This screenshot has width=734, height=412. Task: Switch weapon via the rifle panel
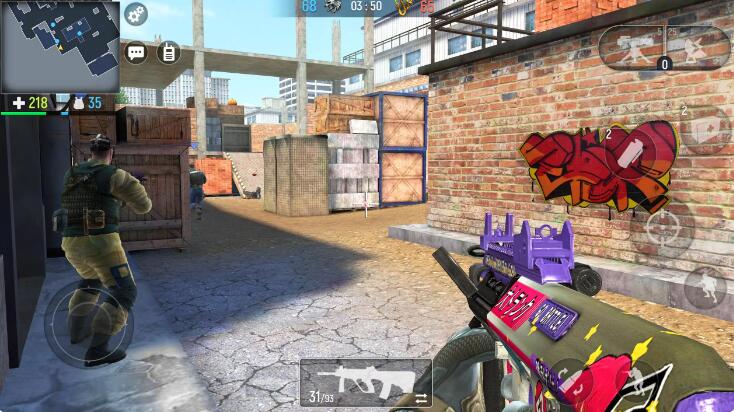[365, 382]
